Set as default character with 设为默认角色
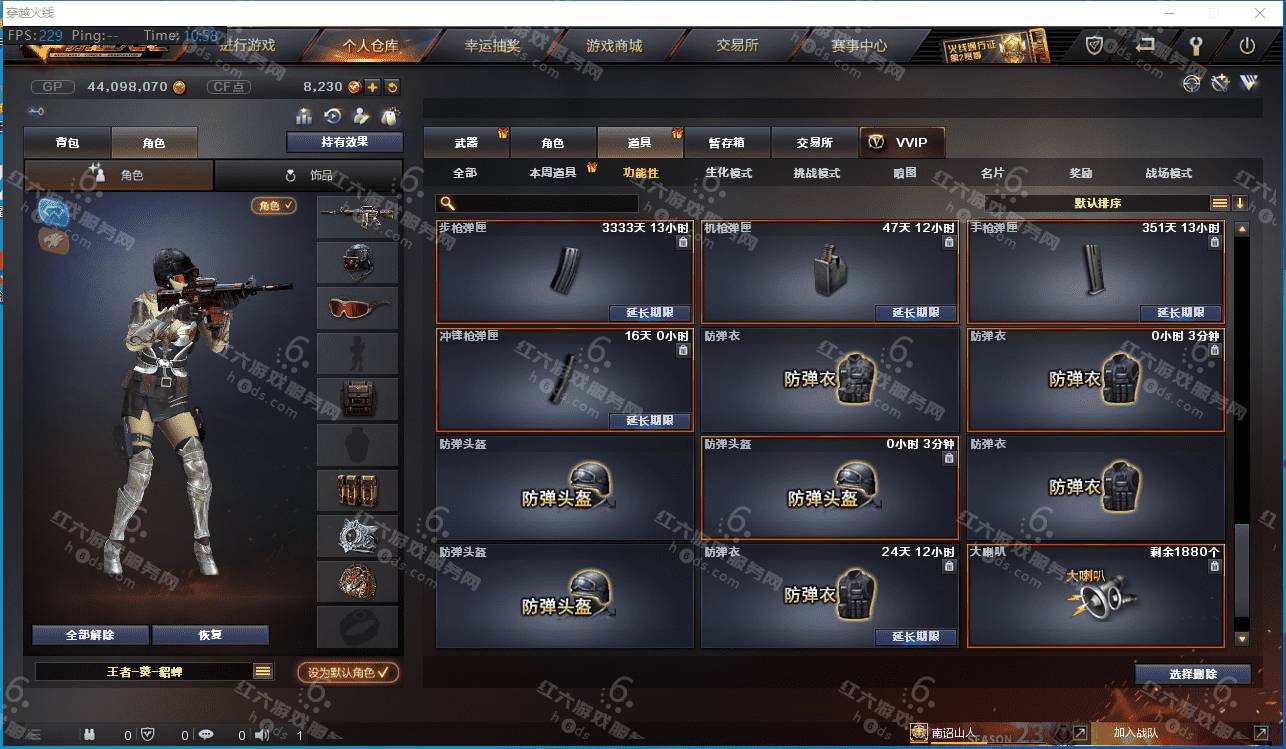The width and height of the screenshot is (1286, 749). 348,673
